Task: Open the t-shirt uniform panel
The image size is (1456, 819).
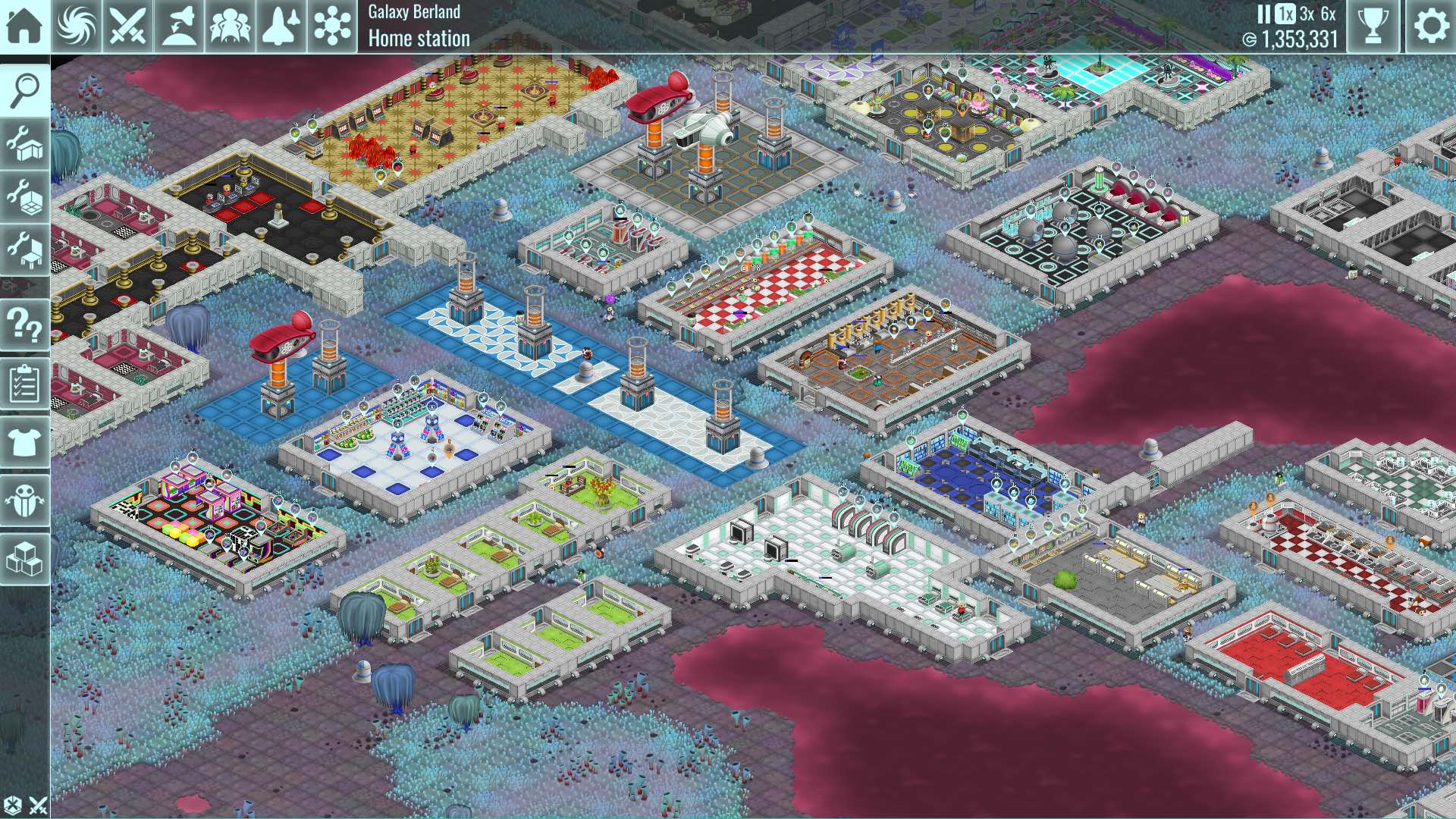Action: pyautogui.click(x=24, y=441)
